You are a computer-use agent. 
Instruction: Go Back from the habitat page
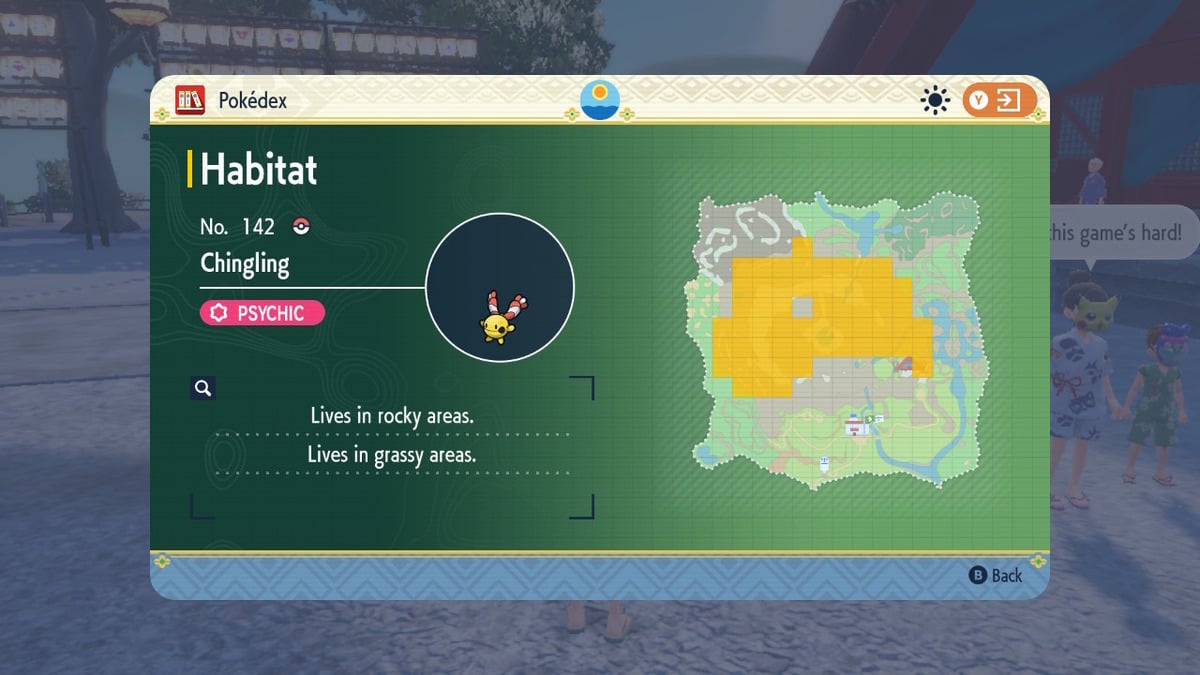point(996,575)
